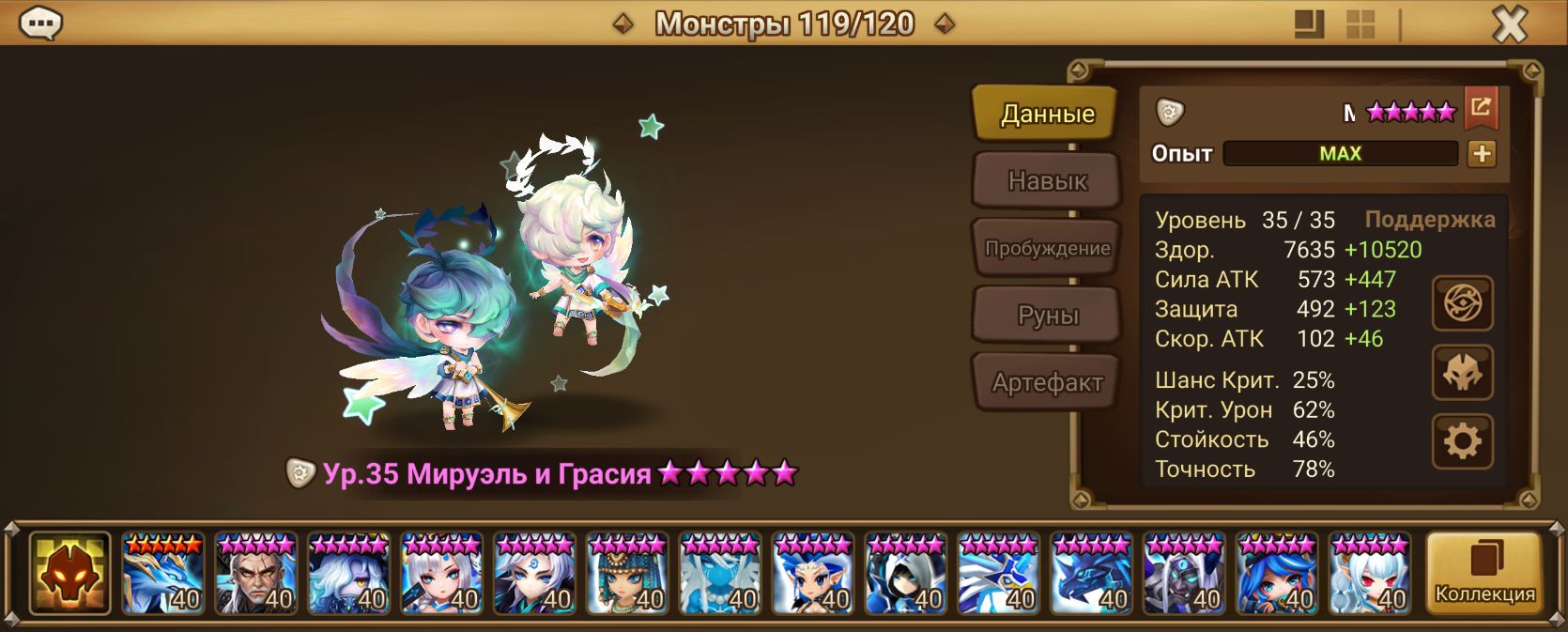Image resolution: width=1568 pixels, height=632 pixels.
Task: Go to previous page with left arrow
Action: pyautogui.click(x=623, y=23)
